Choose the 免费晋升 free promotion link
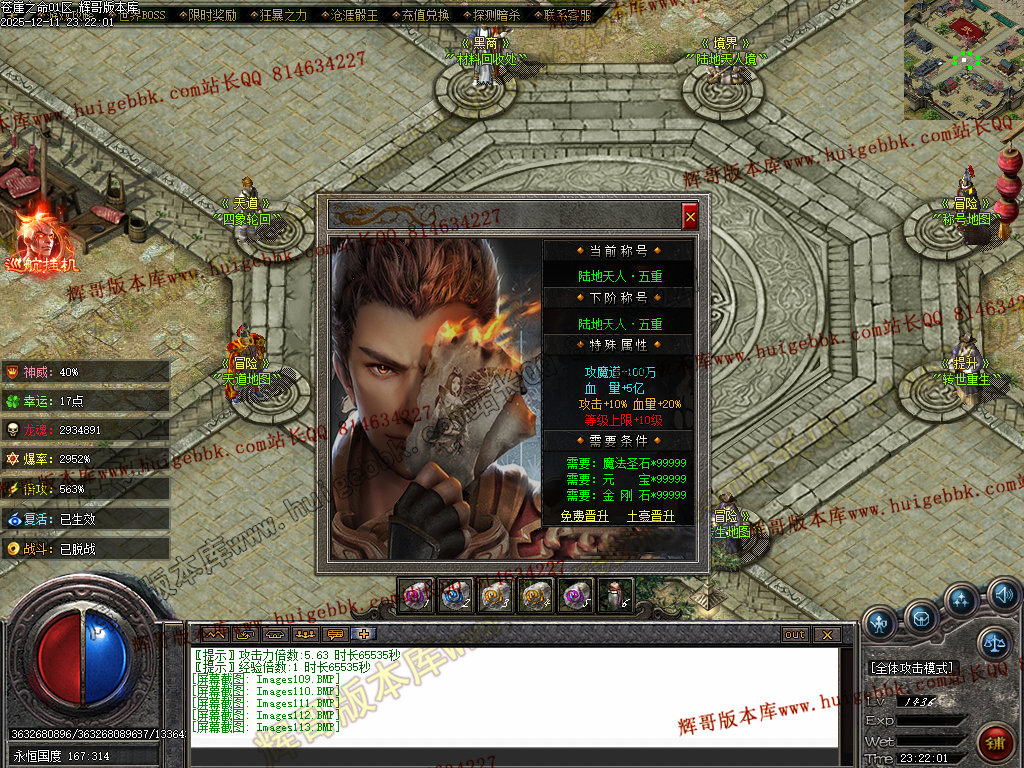 (x=584, y=516)
